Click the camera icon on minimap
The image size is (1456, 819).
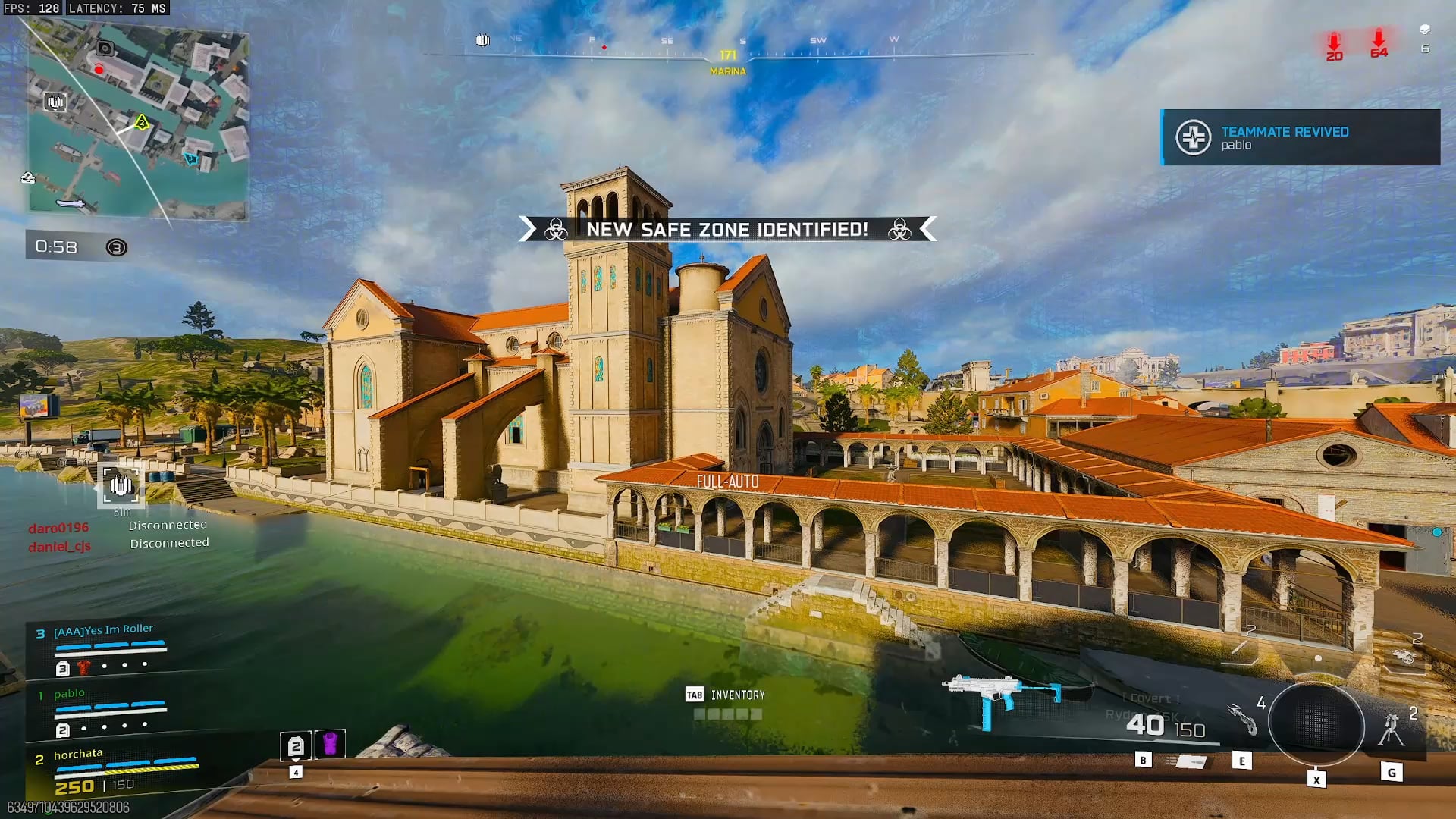[105, 49]
